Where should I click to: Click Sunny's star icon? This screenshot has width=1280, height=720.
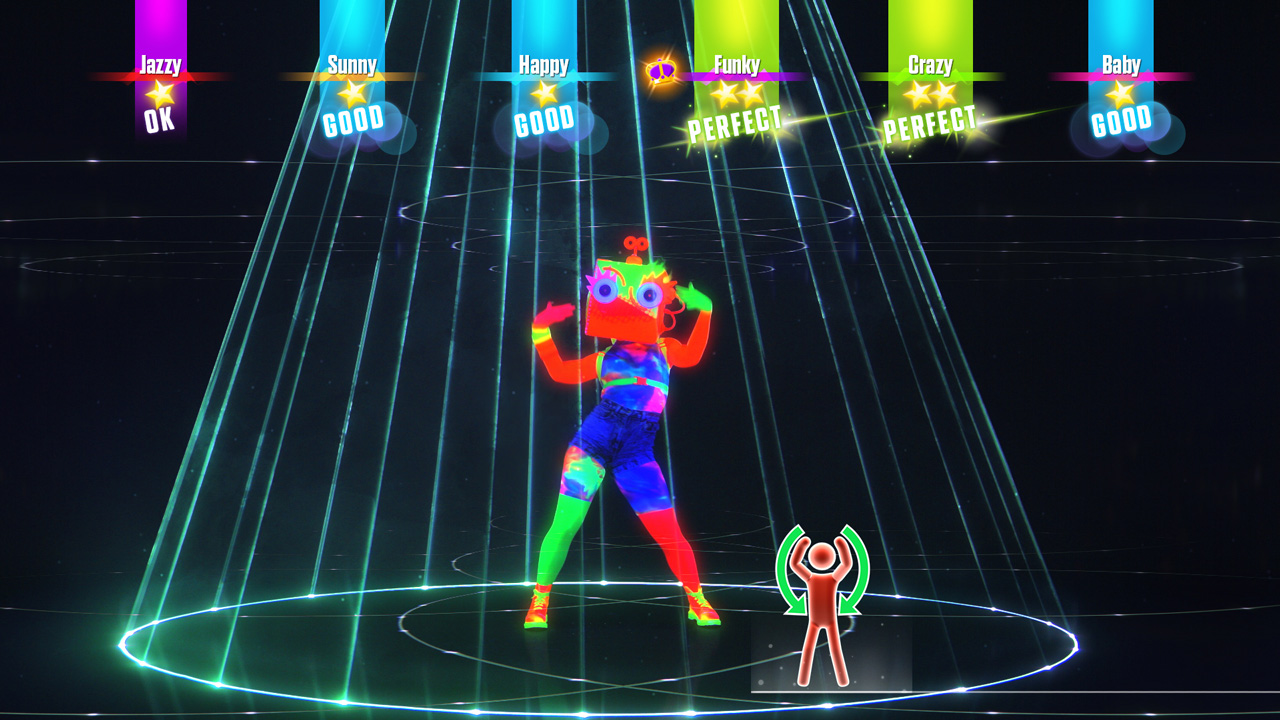click(x=352, y=96)
